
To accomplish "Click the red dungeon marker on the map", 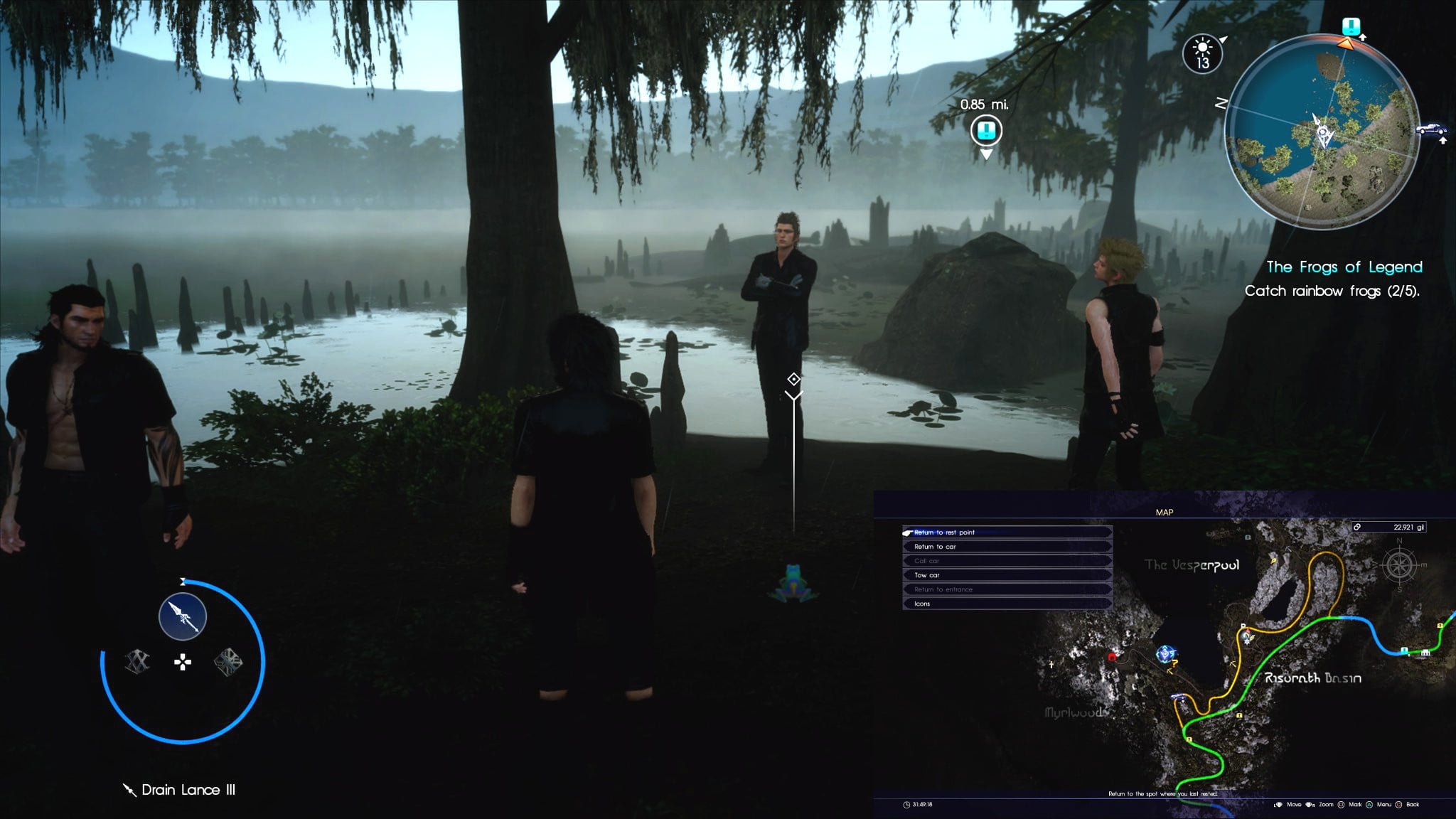I will [1113, 657].
